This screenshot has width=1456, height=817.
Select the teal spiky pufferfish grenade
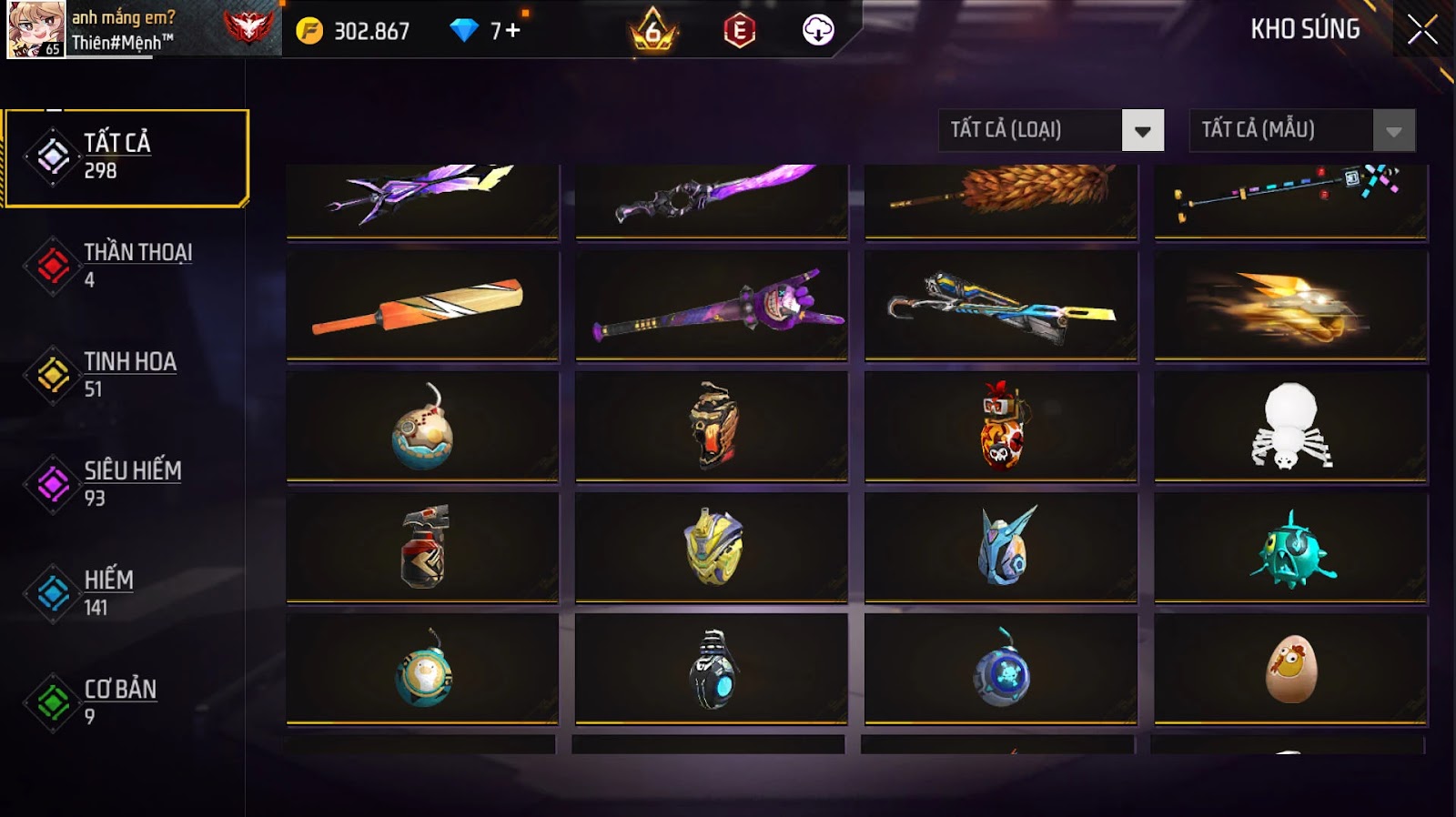tap(1290, 548)
